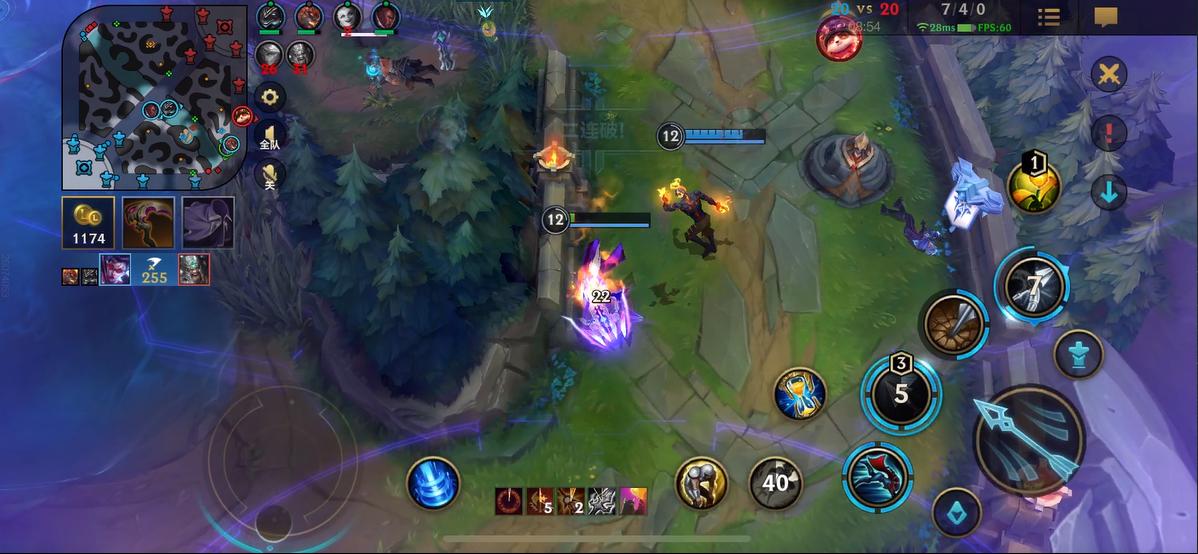Target turrets with the tower attack button

click(x=1078, y=354)
